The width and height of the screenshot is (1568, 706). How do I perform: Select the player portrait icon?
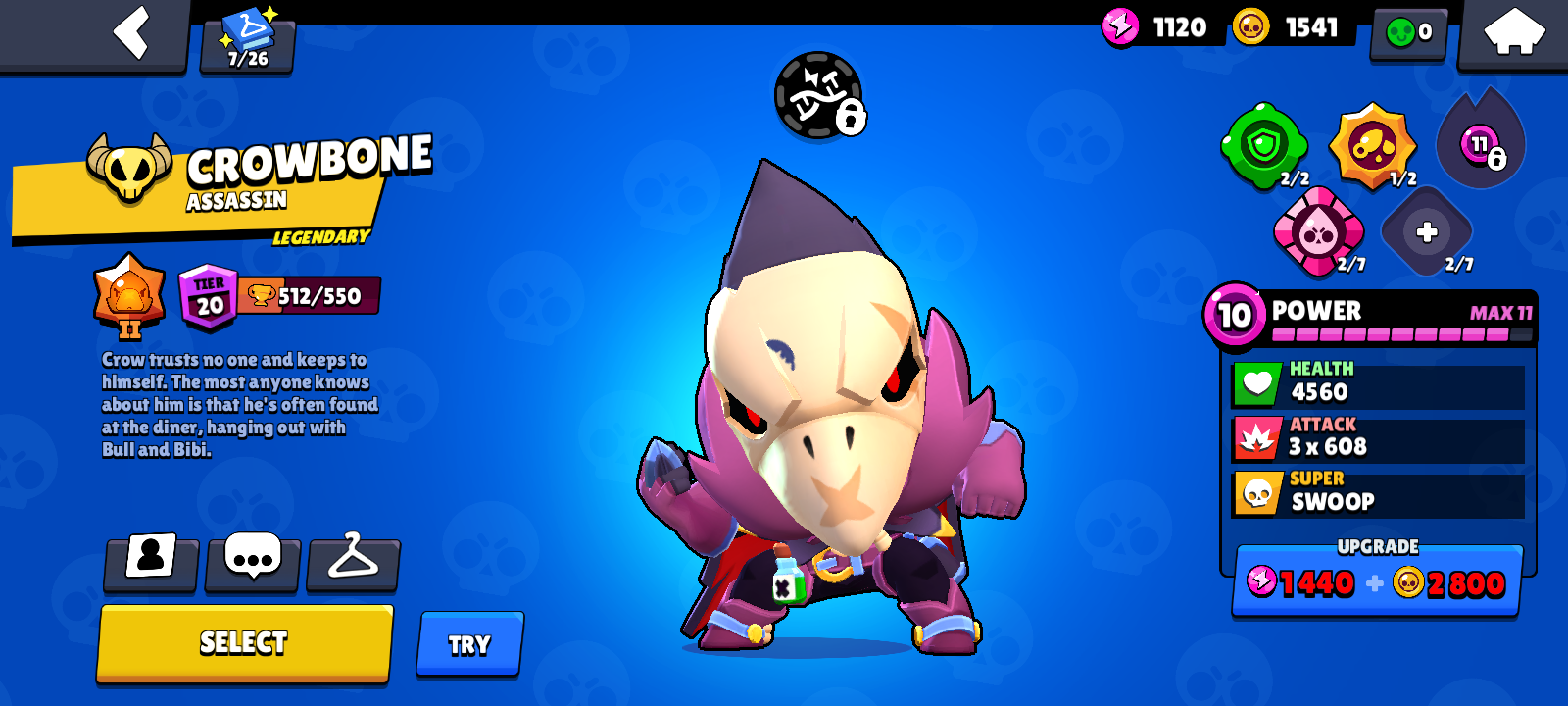coord(151,565)
